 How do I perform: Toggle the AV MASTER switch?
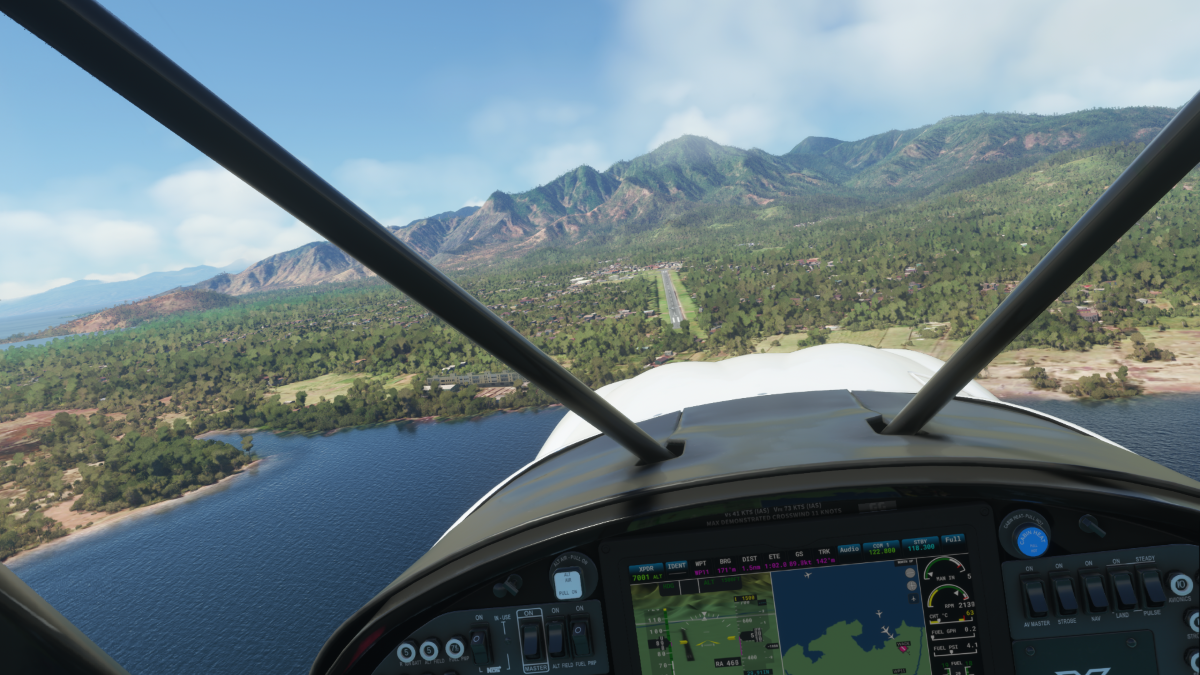(1035, 596)
